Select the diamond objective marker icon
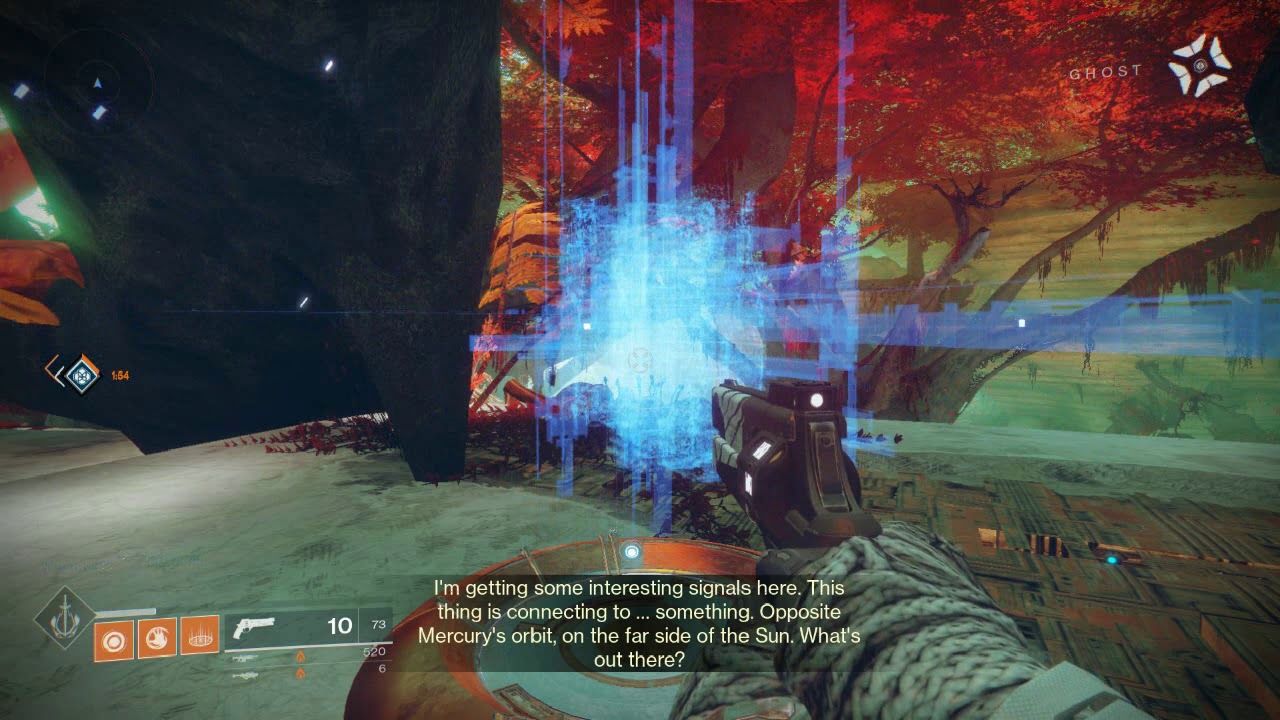Image resolution: width=1280 pixels, height=720 pixels. pyautogui.click(x=83, y=375)
